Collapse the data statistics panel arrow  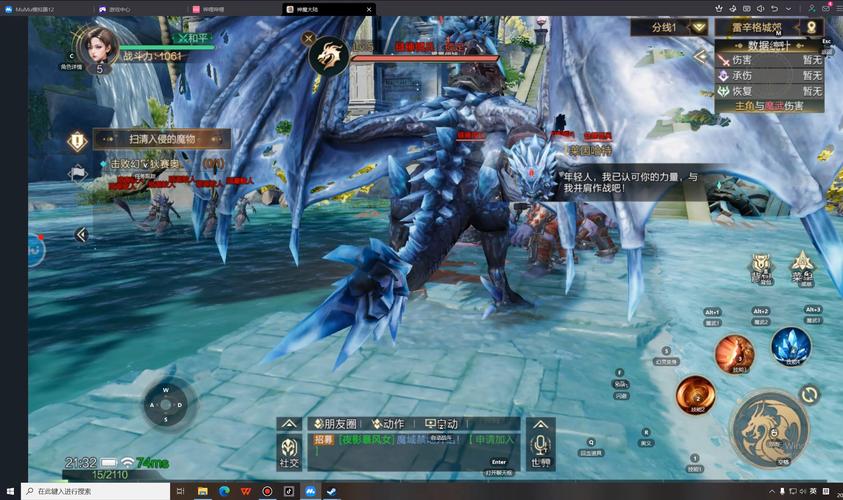700,56
